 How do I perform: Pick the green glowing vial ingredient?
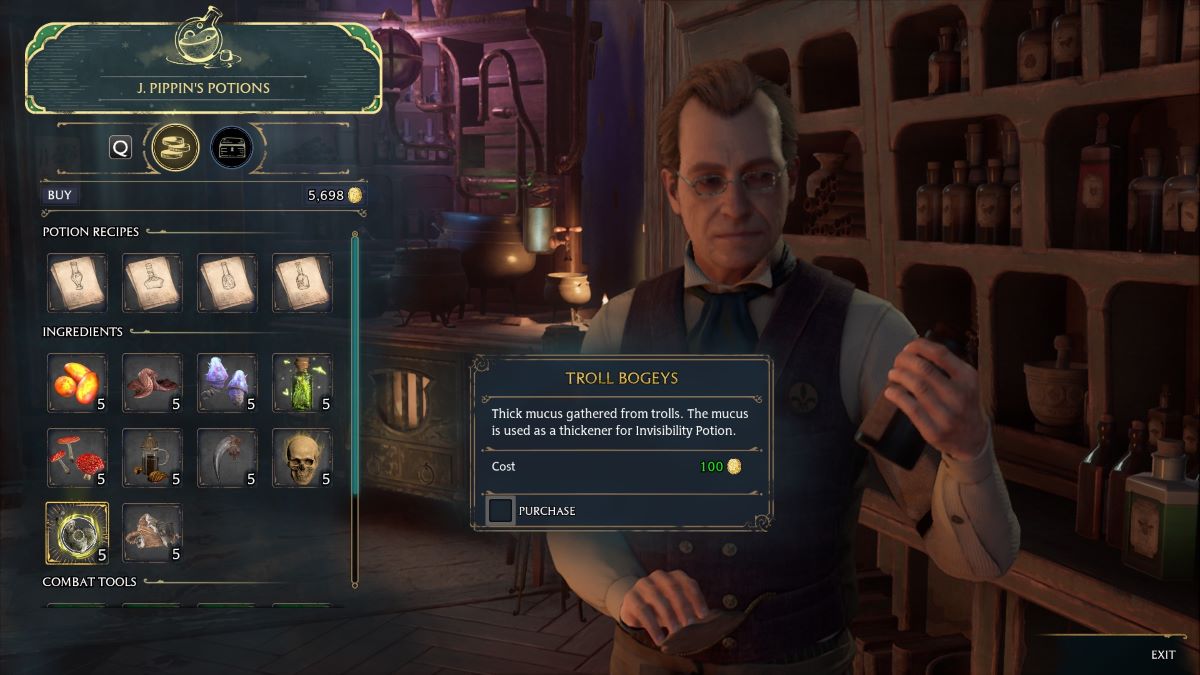(302, 383)
